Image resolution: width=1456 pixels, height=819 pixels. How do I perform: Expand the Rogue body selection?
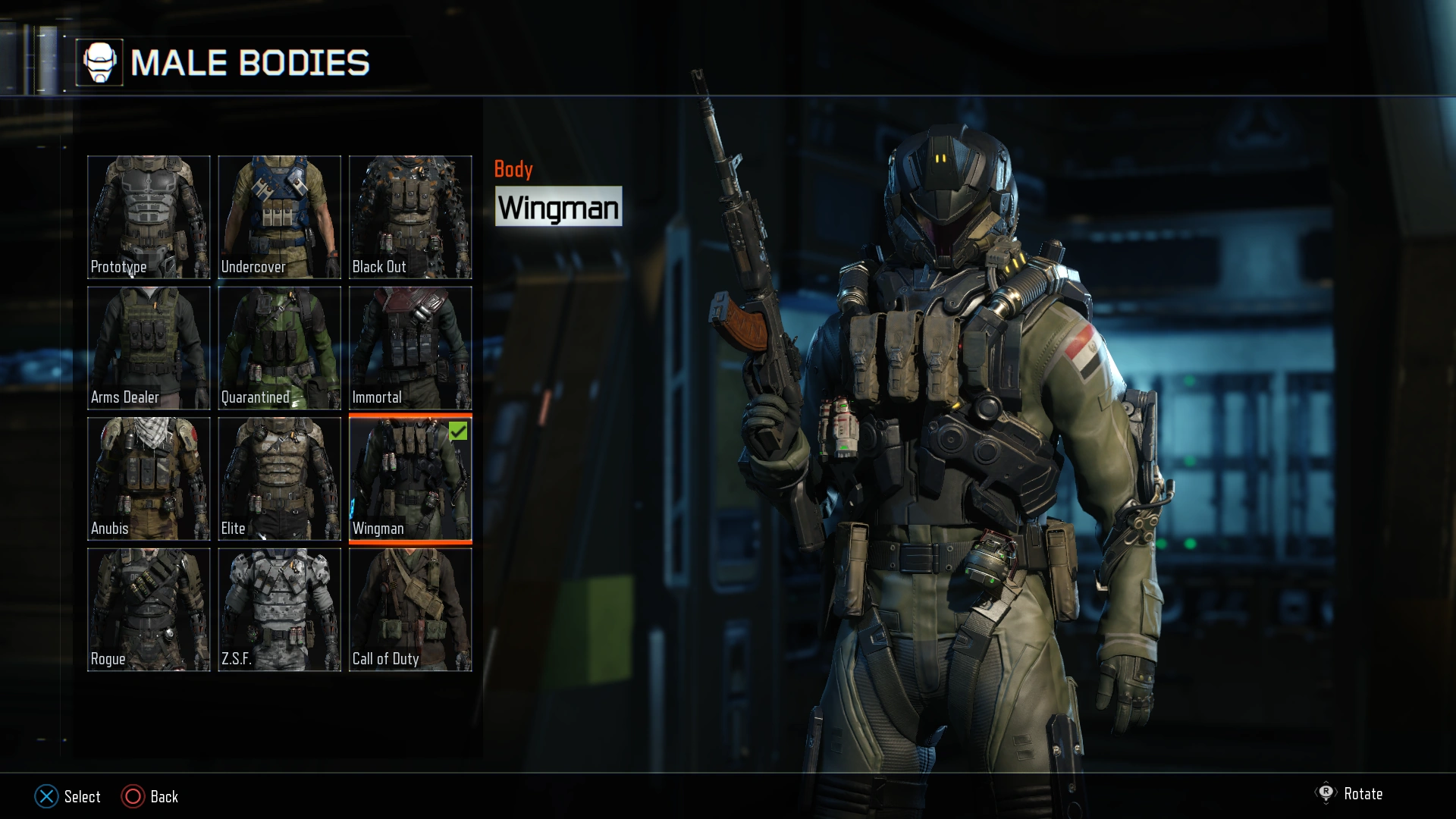[149, 609]
